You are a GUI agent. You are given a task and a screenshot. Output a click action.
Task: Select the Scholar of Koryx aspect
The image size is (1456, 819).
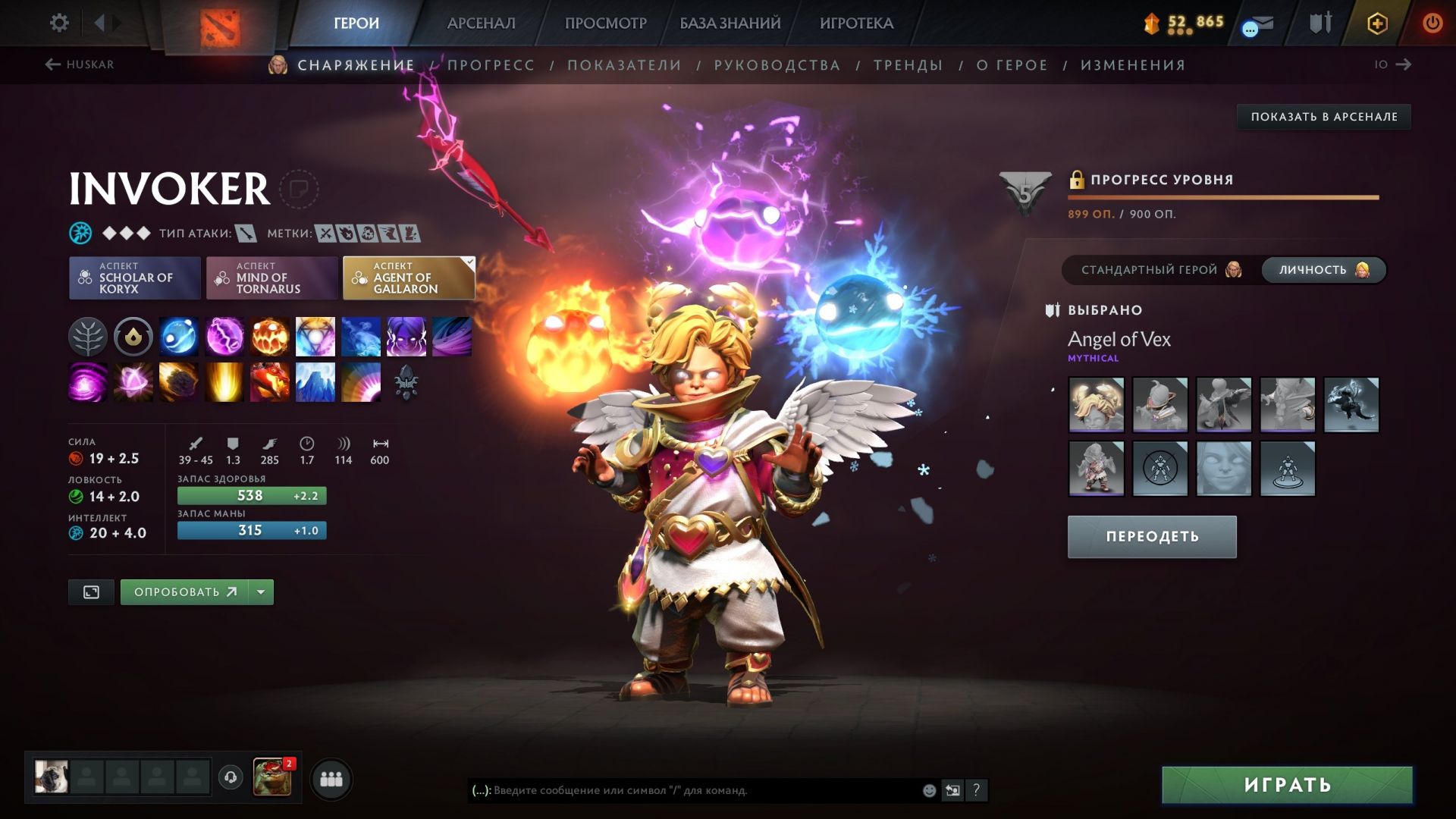coord(135,278)
